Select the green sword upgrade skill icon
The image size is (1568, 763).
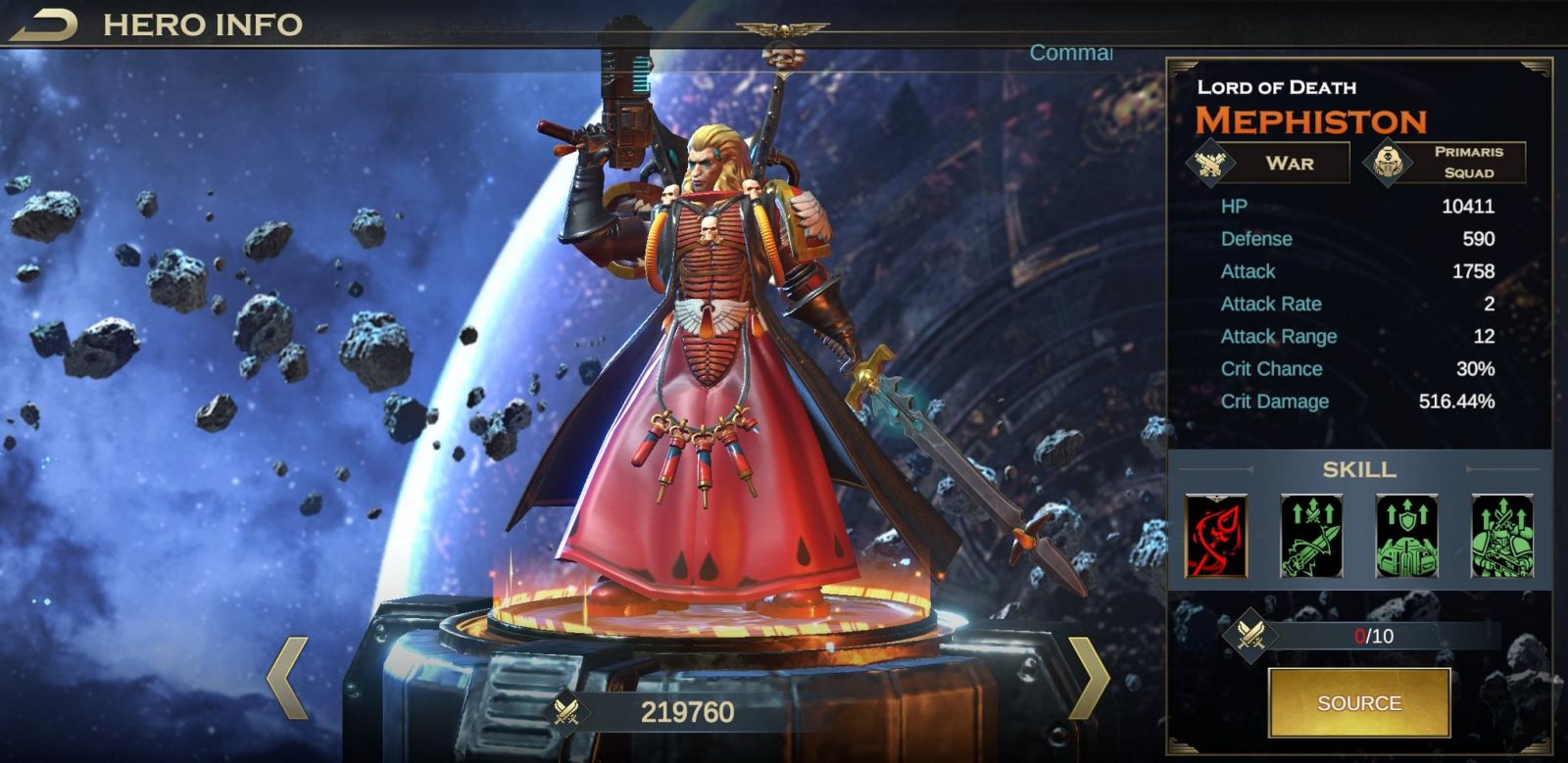pos(1311,536)
